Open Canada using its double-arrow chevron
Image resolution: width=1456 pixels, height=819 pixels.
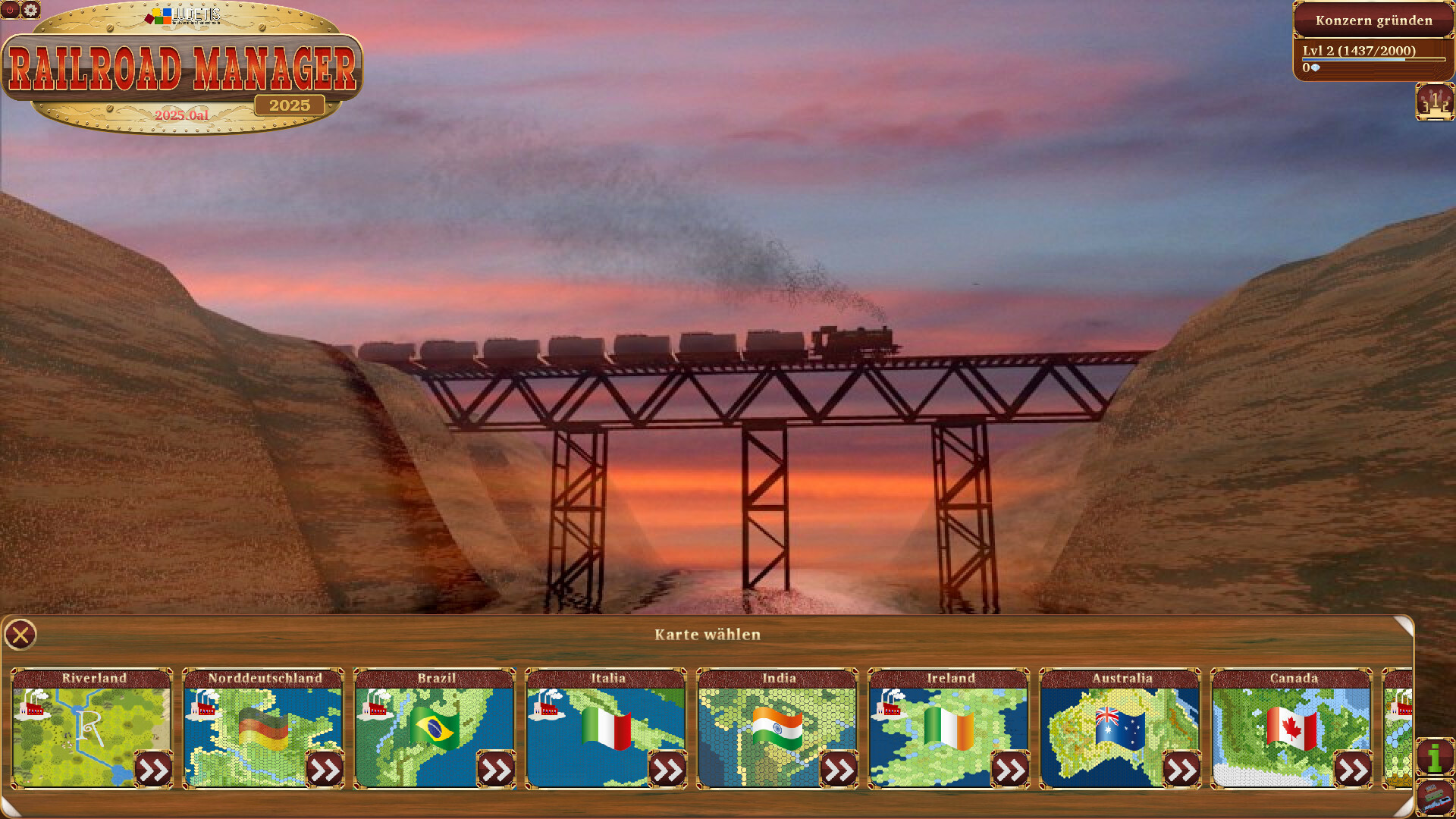pyautogui.click(x=1355, y=769)
